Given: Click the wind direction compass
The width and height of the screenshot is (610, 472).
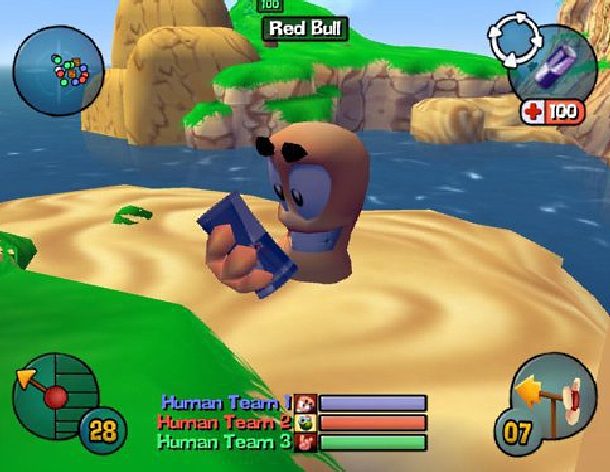Looking at the screenshot, I should (53, 391).
